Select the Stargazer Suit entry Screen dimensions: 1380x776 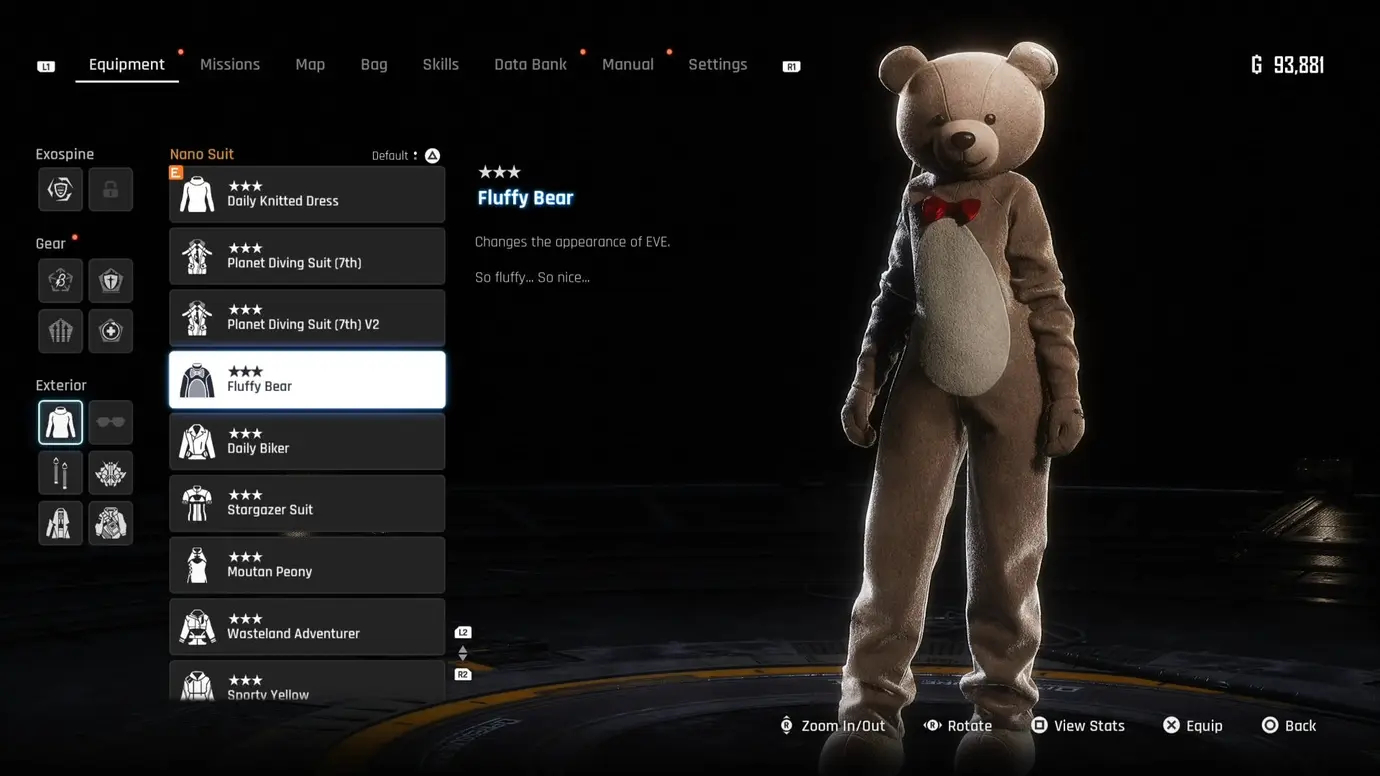coord(307,503)
